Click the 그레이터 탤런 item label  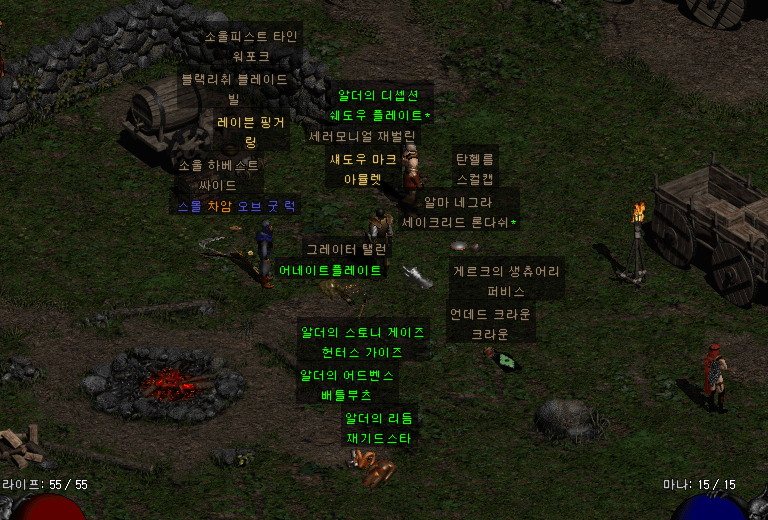tap(346, 249)
